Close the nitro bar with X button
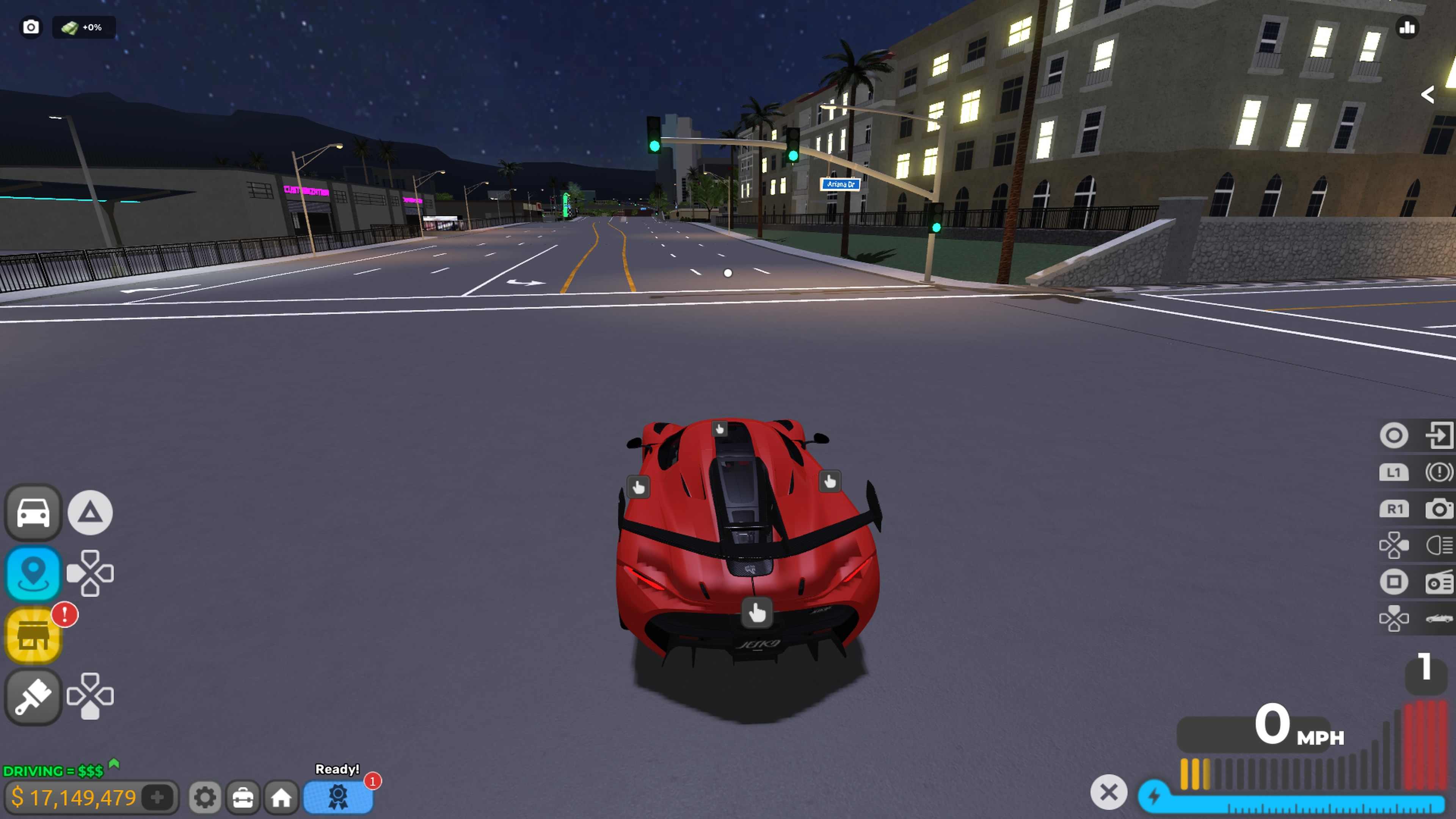Viewport: 1456px width, 819px height. pyautogui.click(x=1108, y=792)
